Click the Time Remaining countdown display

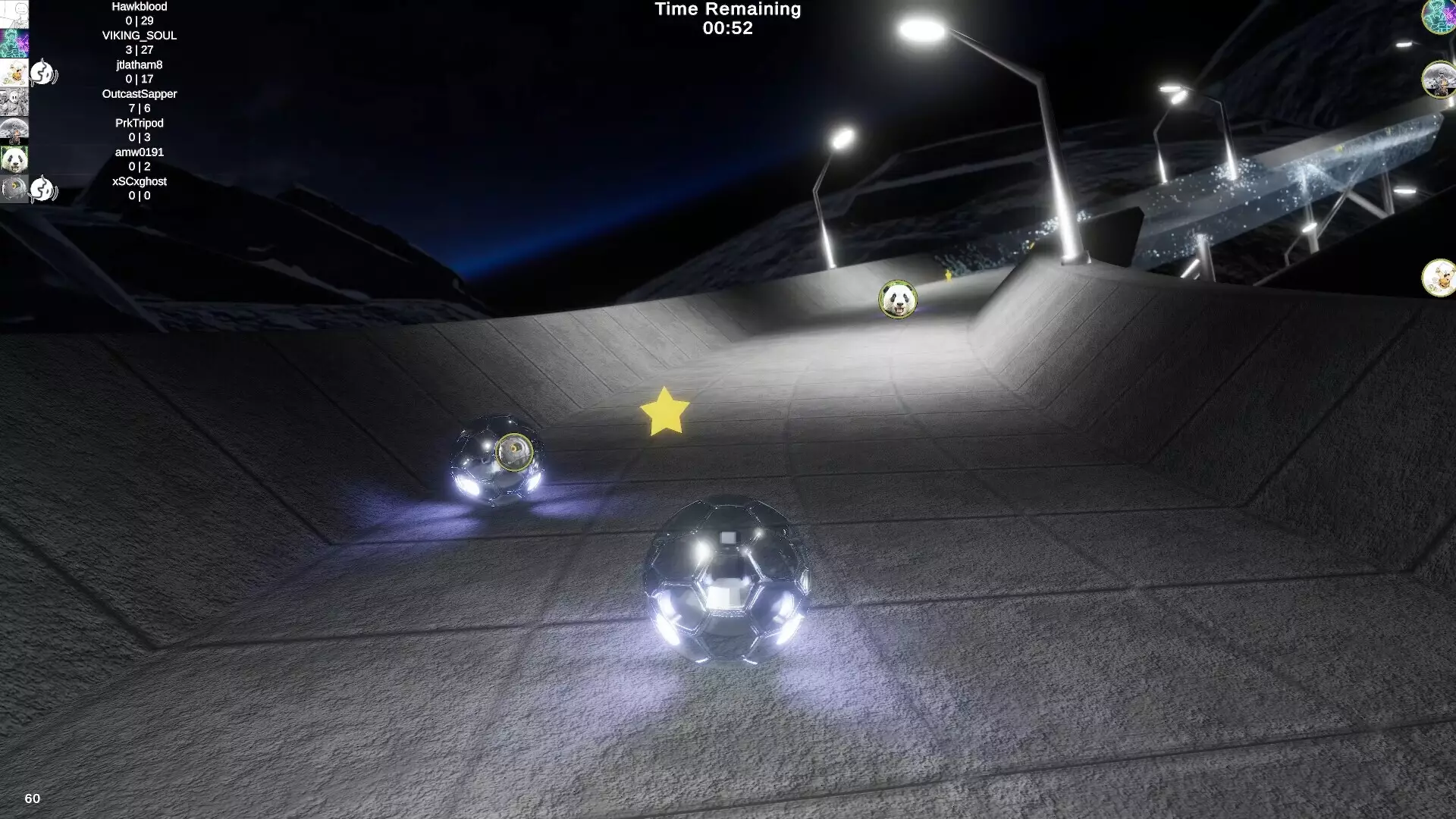tap(727, 19)
